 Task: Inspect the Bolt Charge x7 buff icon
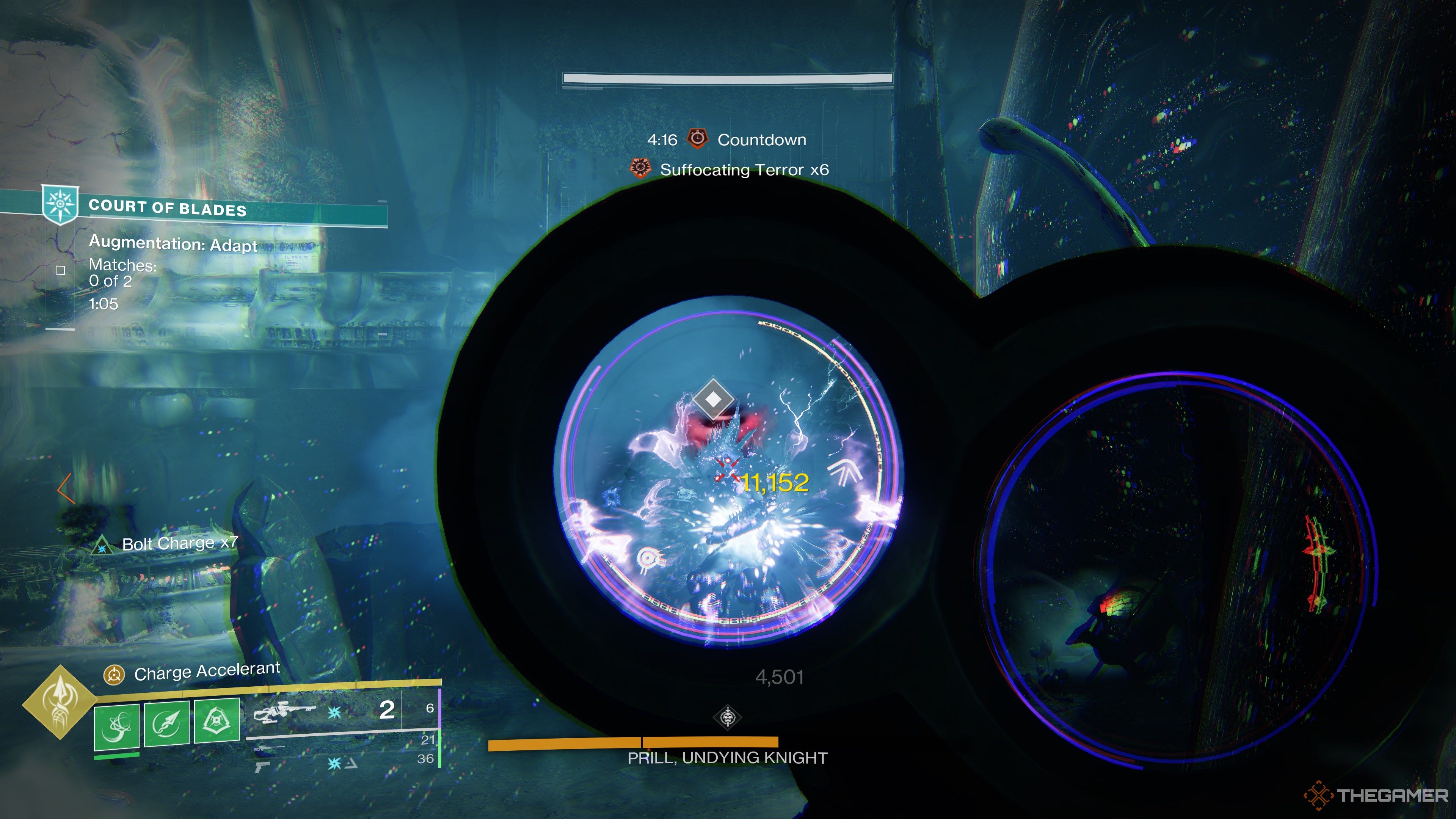click(x=102, y=546)
